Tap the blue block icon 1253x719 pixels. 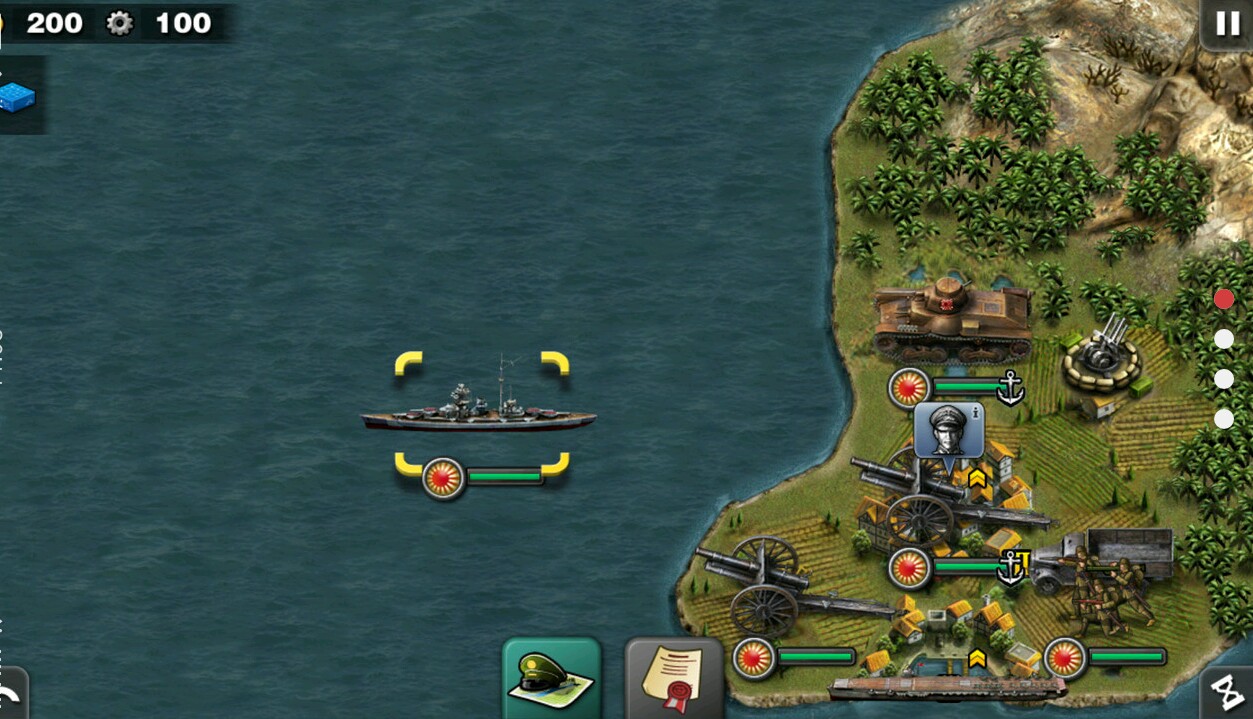17,97
